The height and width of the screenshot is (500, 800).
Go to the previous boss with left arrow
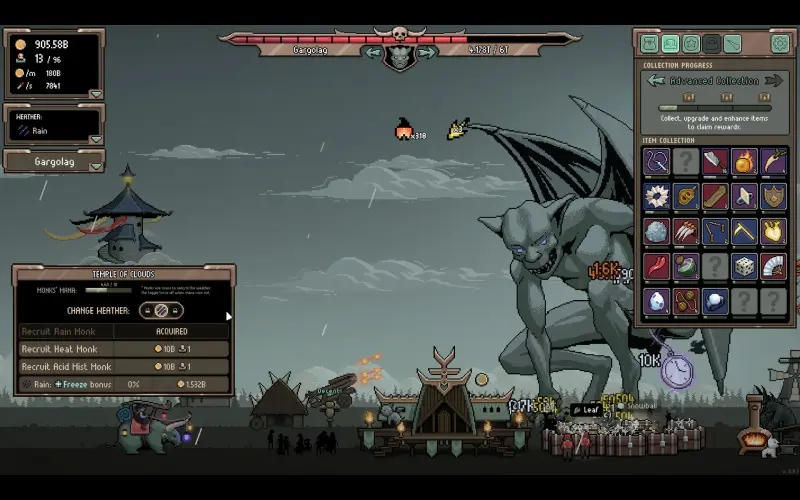pyautogui.click(x=373, y=52)
